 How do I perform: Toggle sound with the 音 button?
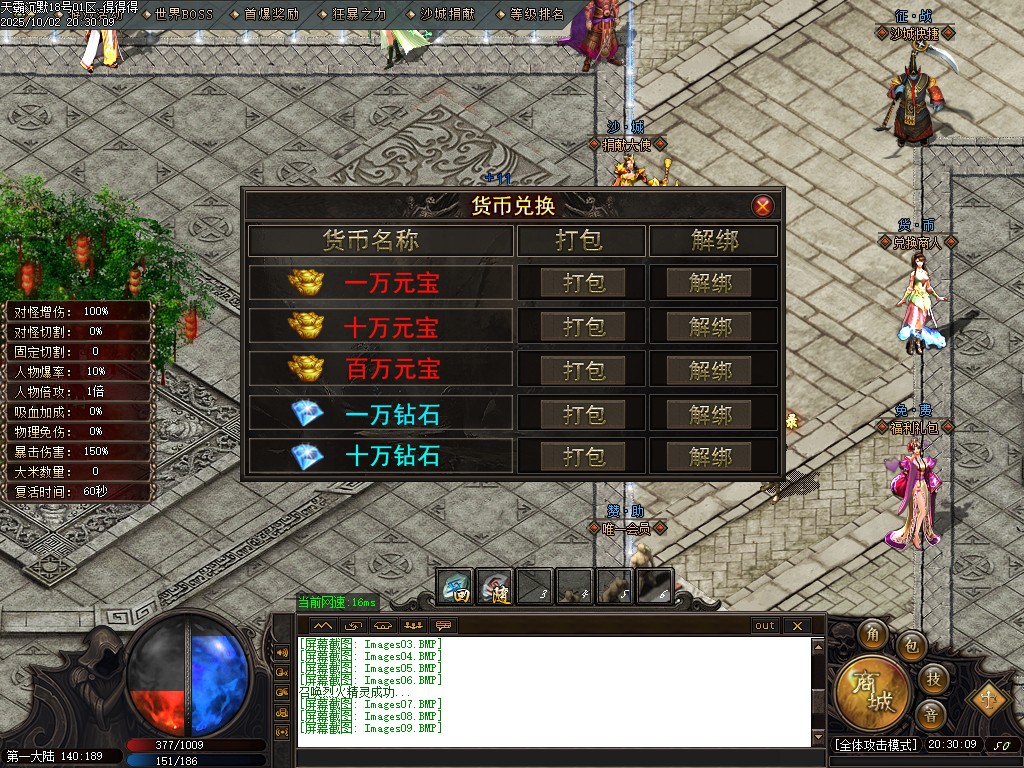pos(931,714)
